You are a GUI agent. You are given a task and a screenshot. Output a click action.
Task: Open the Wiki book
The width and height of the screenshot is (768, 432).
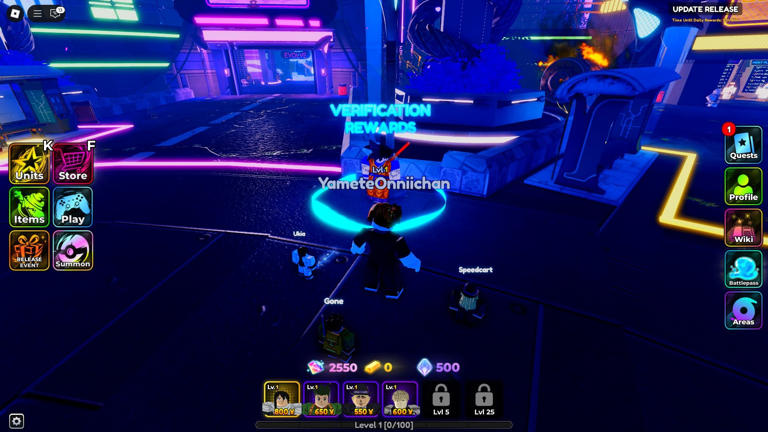[743, 229]
